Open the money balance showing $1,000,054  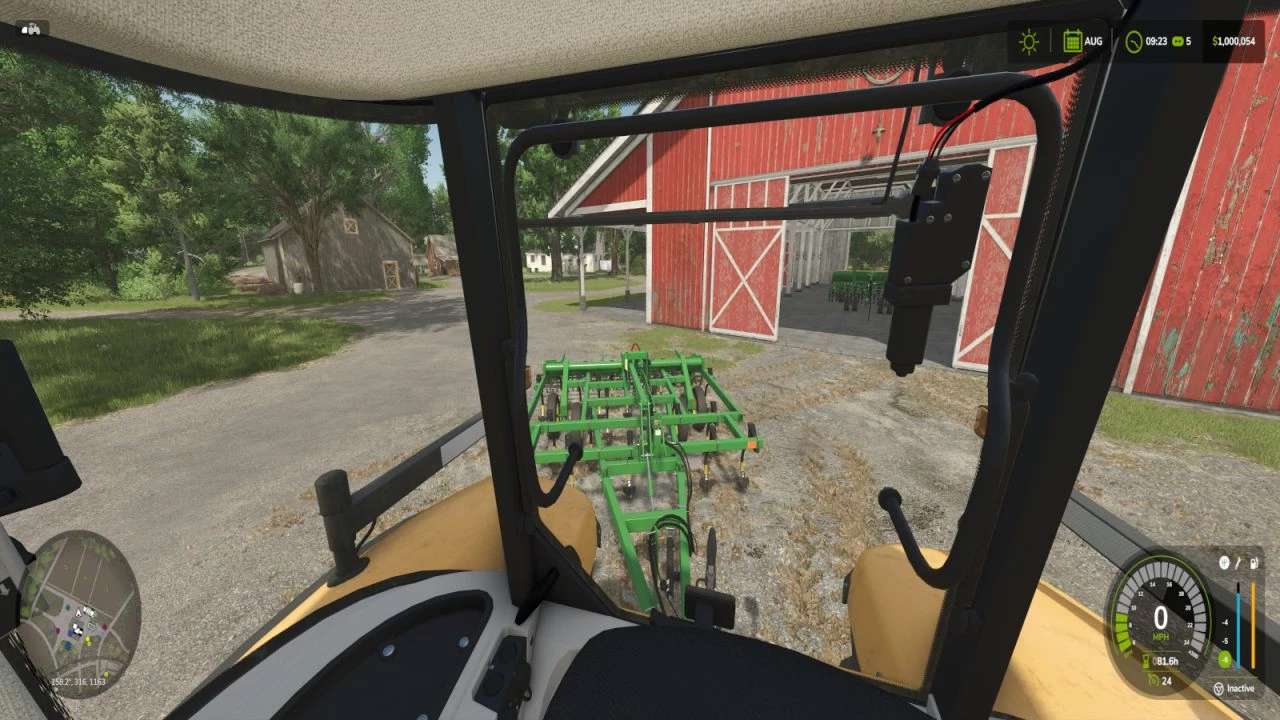click(1234, 41)
